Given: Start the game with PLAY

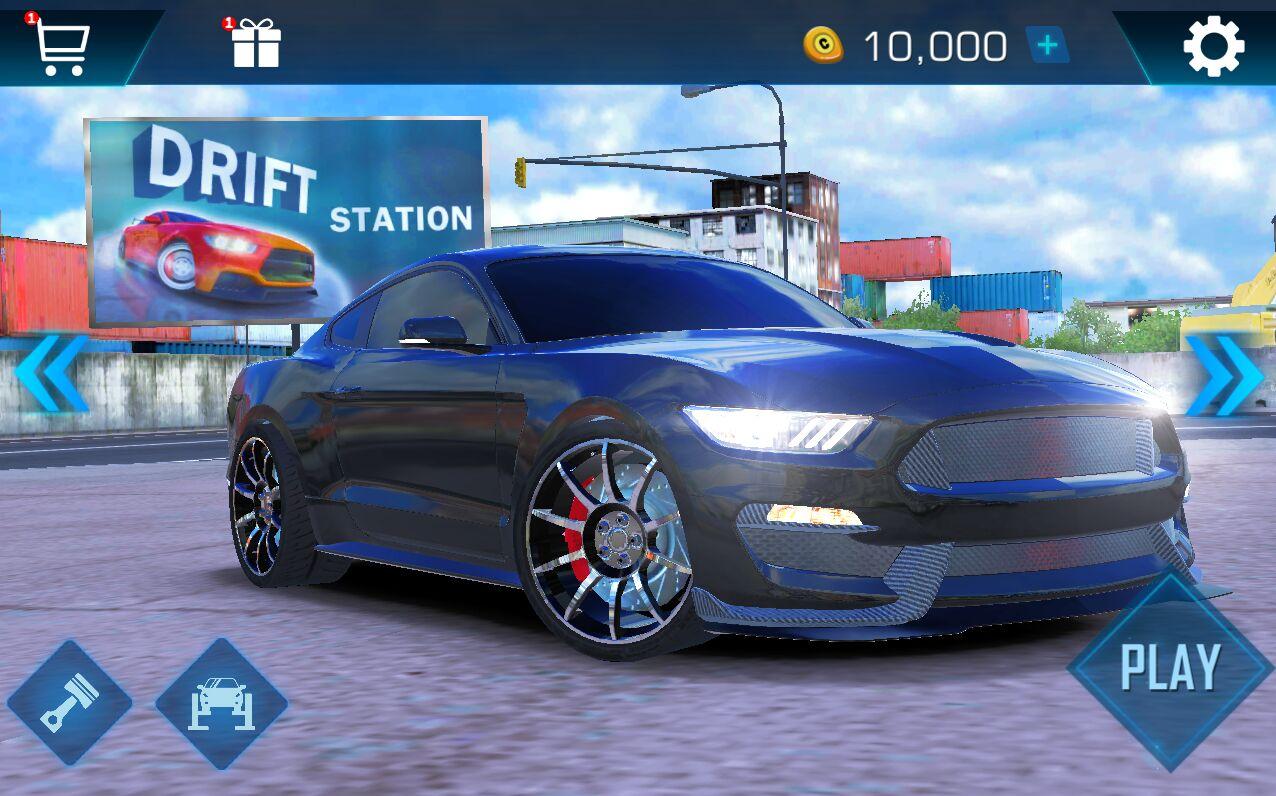Looking at the screenshot, I should [x=1170, y=668].
